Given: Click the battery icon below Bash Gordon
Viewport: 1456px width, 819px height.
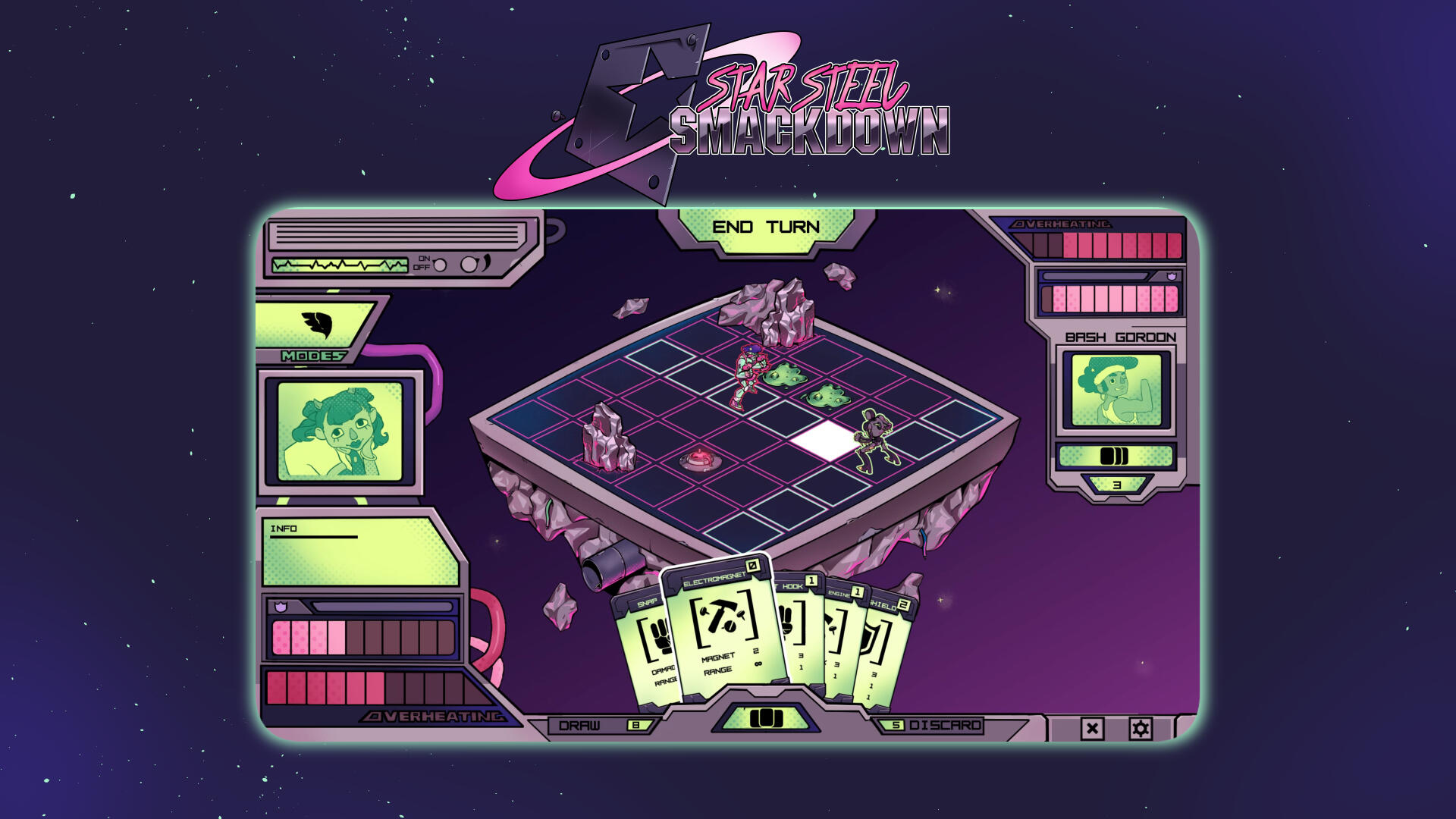Looking at the screenshot, I should coord(1116,455).
